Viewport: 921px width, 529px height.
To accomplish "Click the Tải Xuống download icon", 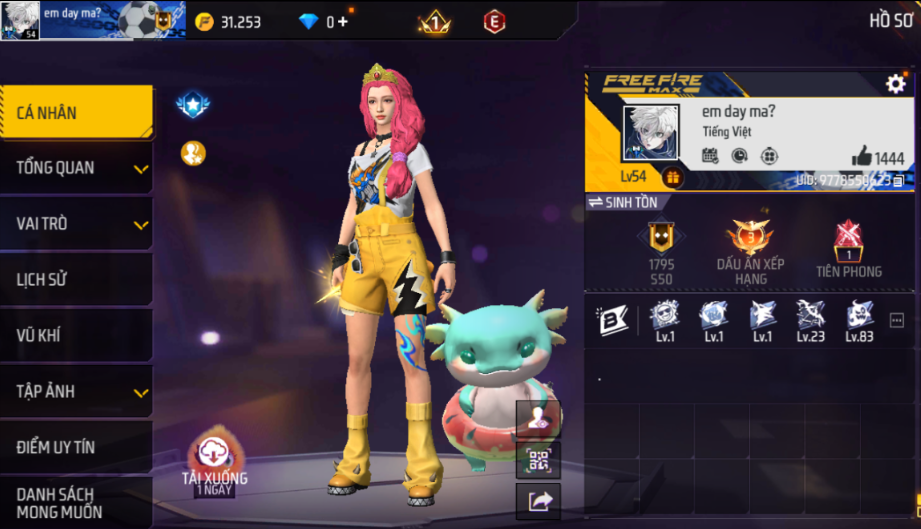I will click(x=214, y=453).
